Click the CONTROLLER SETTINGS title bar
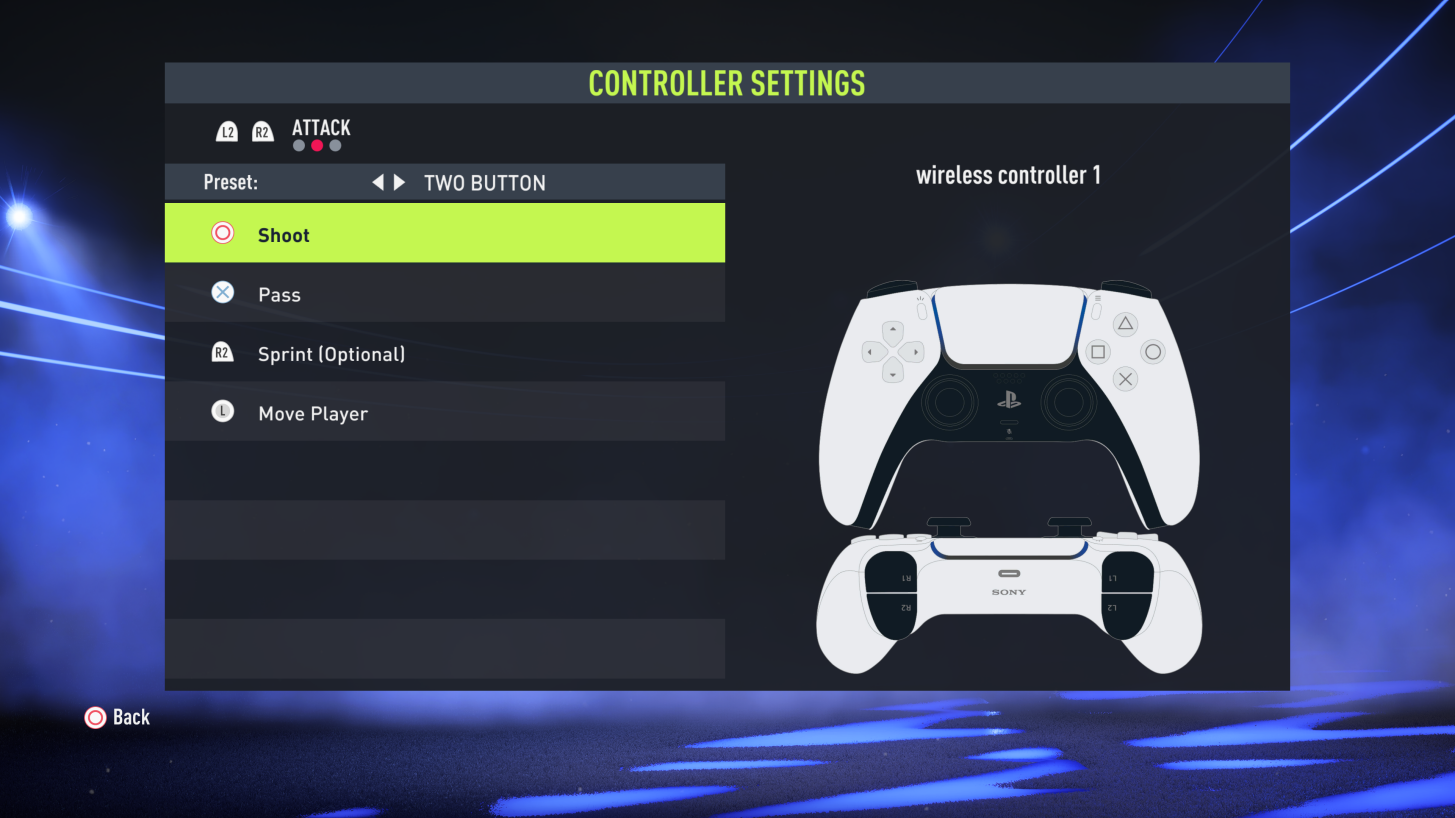The height and width of the screenshot is (818, 1455). coord(726,83)
